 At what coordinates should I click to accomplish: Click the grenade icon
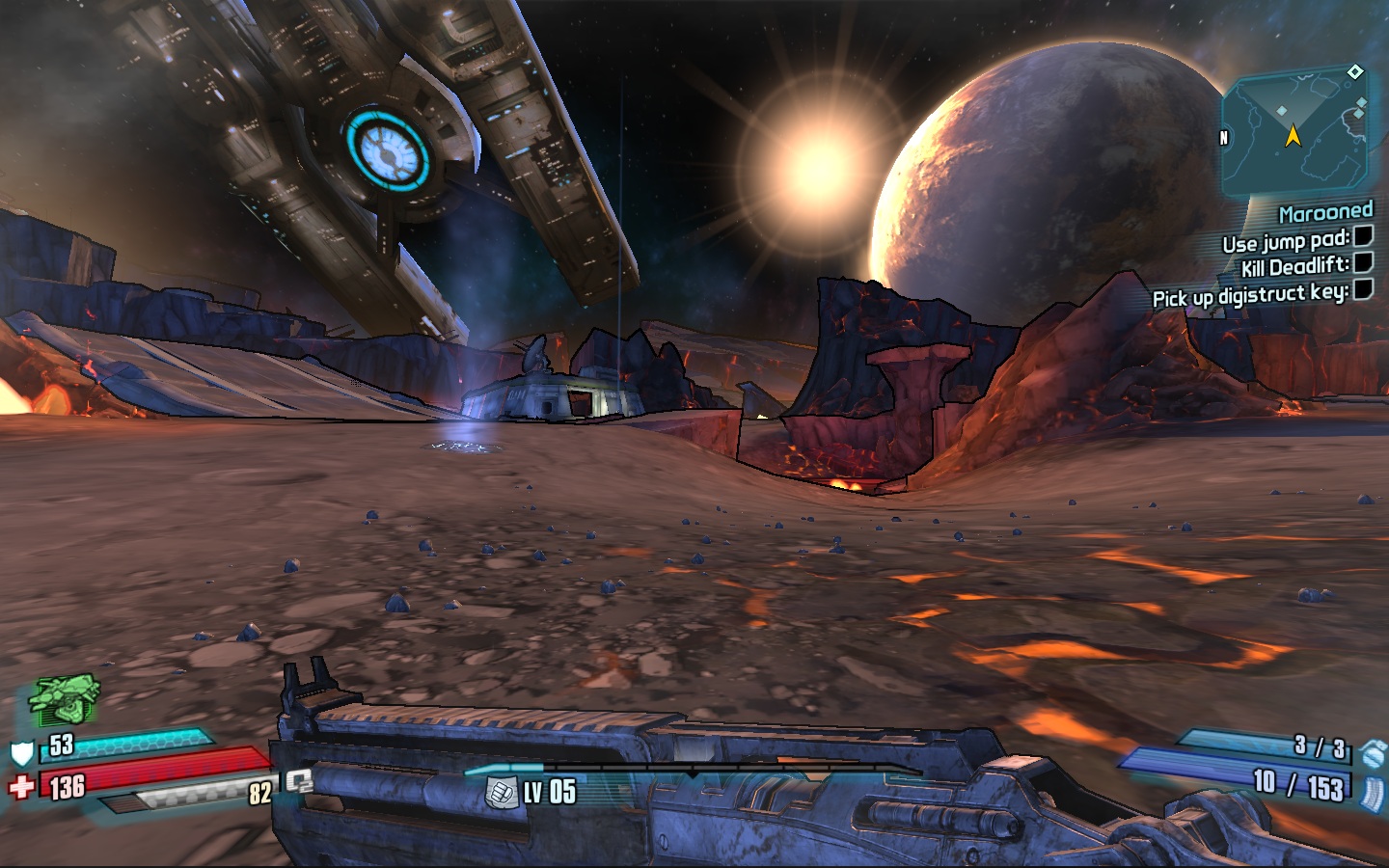(1373, 752)
